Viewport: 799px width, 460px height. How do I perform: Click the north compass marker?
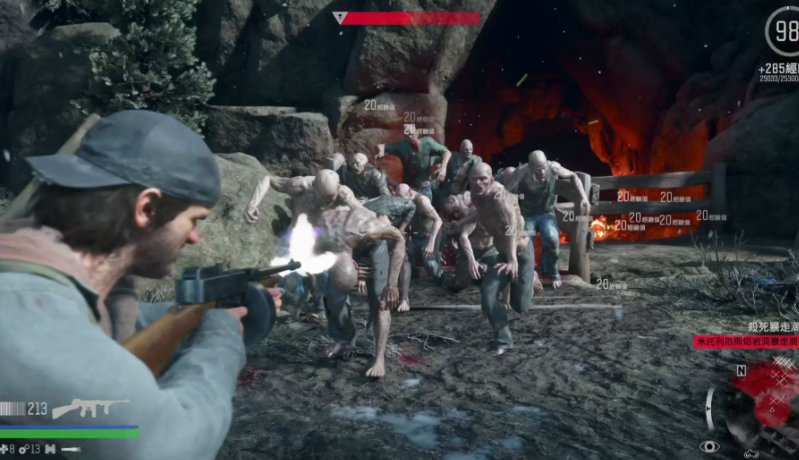pos(741,369)
